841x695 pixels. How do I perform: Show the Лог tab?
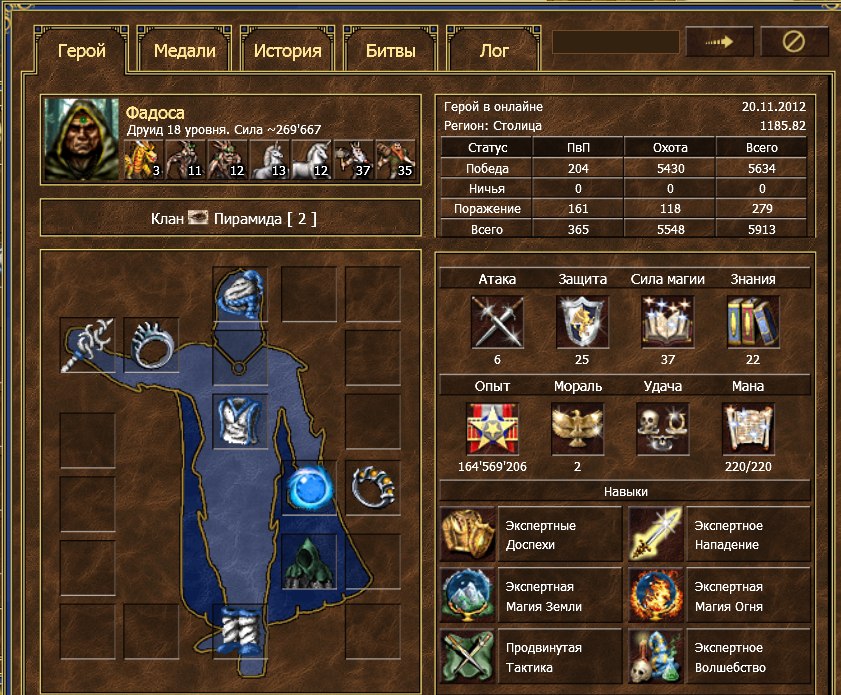point(494,51)
